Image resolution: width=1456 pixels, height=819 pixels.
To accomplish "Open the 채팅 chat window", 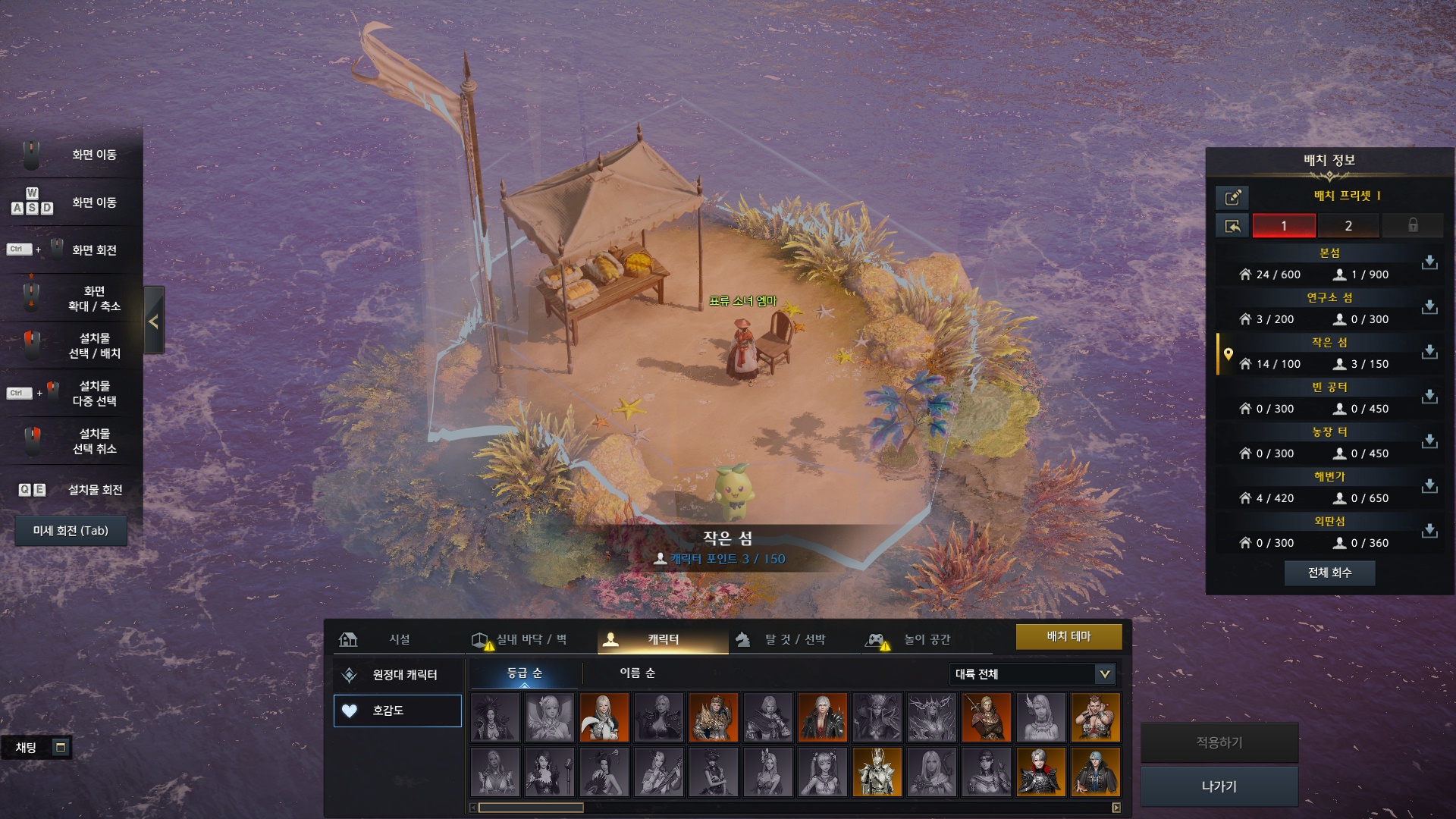I will point(36,748).
